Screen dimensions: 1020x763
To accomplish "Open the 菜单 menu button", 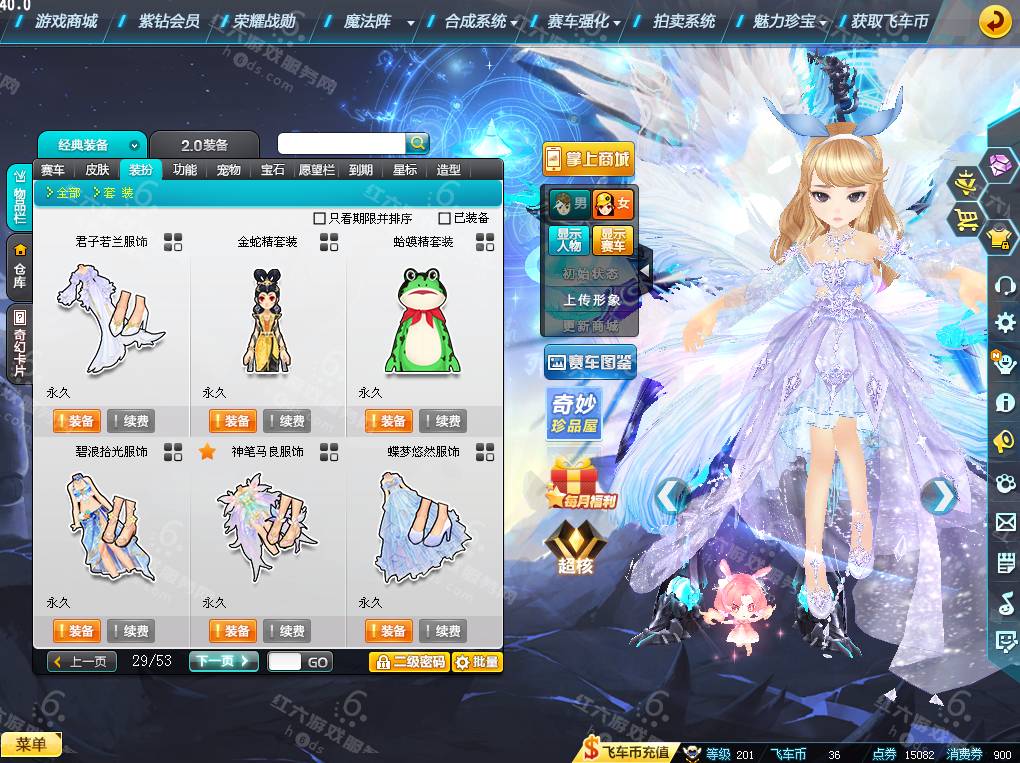I will pyautogui.click(x=31, y=744).
